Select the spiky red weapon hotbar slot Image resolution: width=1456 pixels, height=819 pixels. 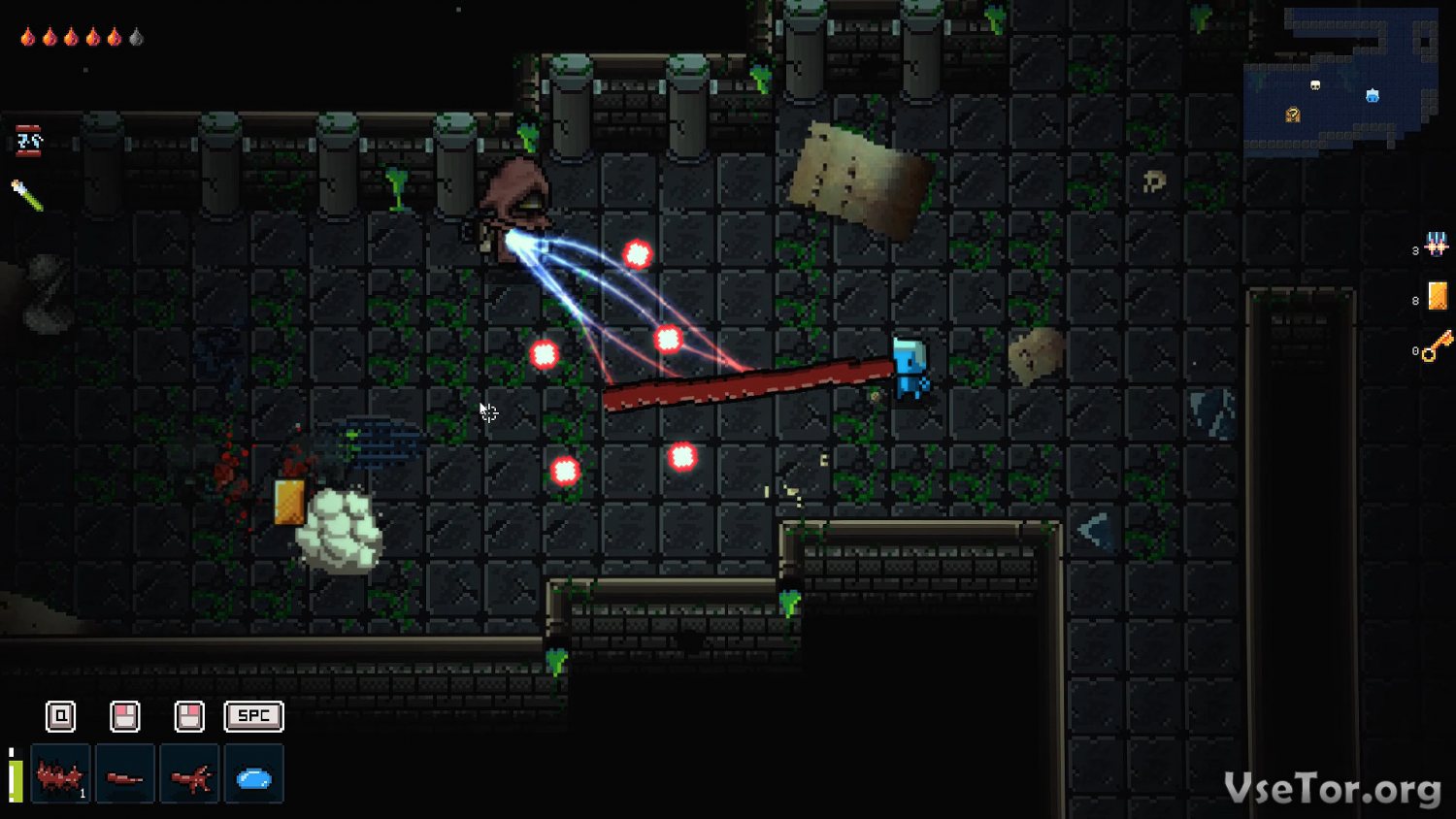[x=60, y=774]
